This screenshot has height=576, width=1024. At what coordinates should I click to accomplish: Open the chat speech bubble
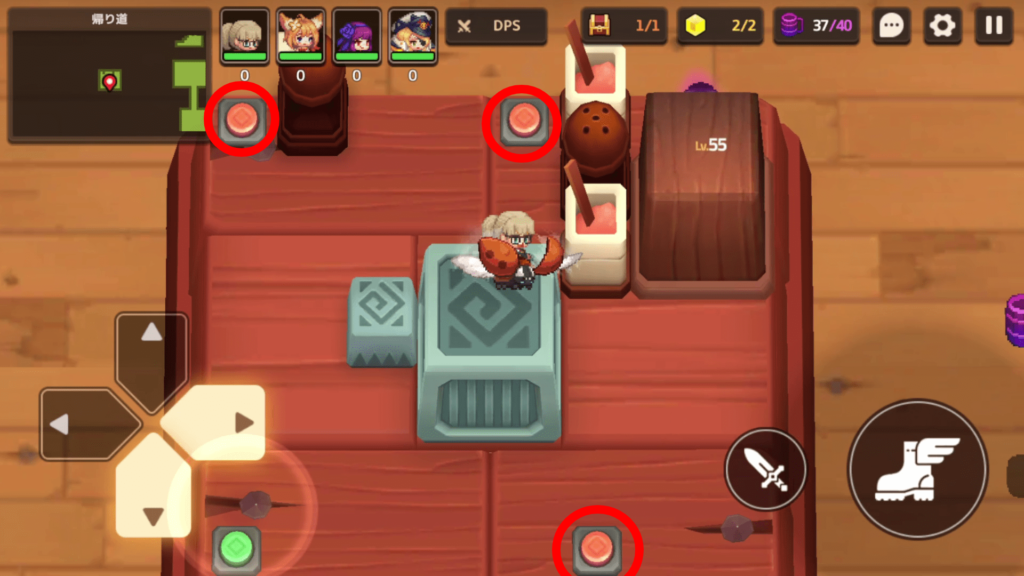[x=890, y=26]
